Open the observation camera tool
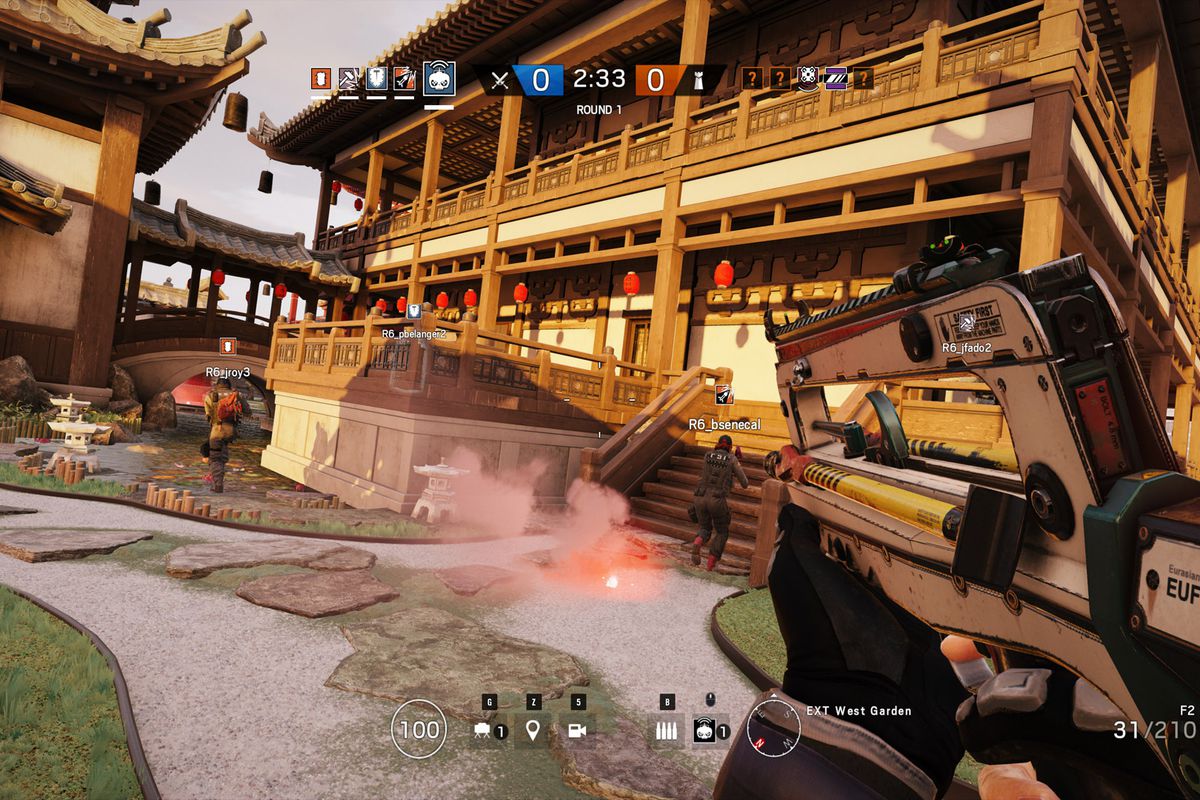The height and width of the screenshot is (800, 1200). [577, 731]
